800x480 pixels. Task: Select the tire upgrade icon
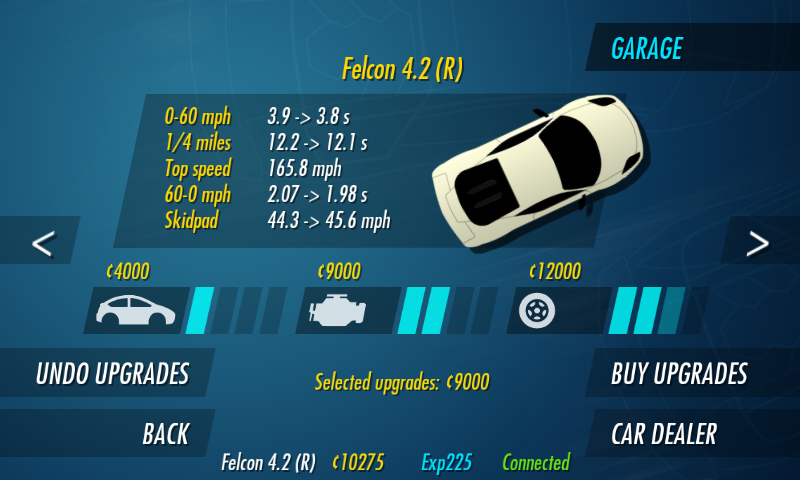(x=536, y=311)
